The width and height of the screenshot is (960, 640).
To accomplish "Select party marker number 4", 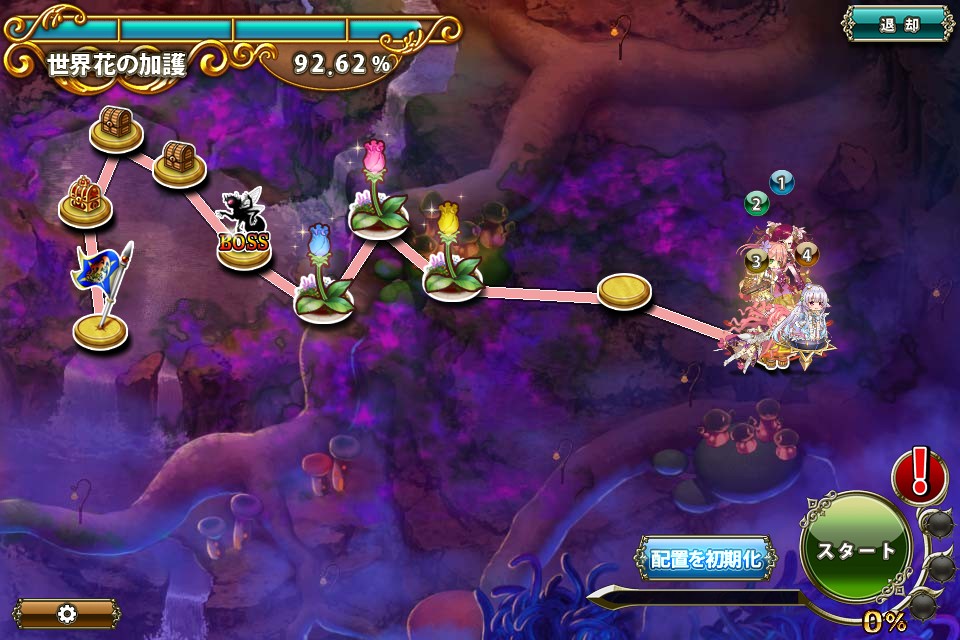I will pyautogui.click(x=806, y=254).
